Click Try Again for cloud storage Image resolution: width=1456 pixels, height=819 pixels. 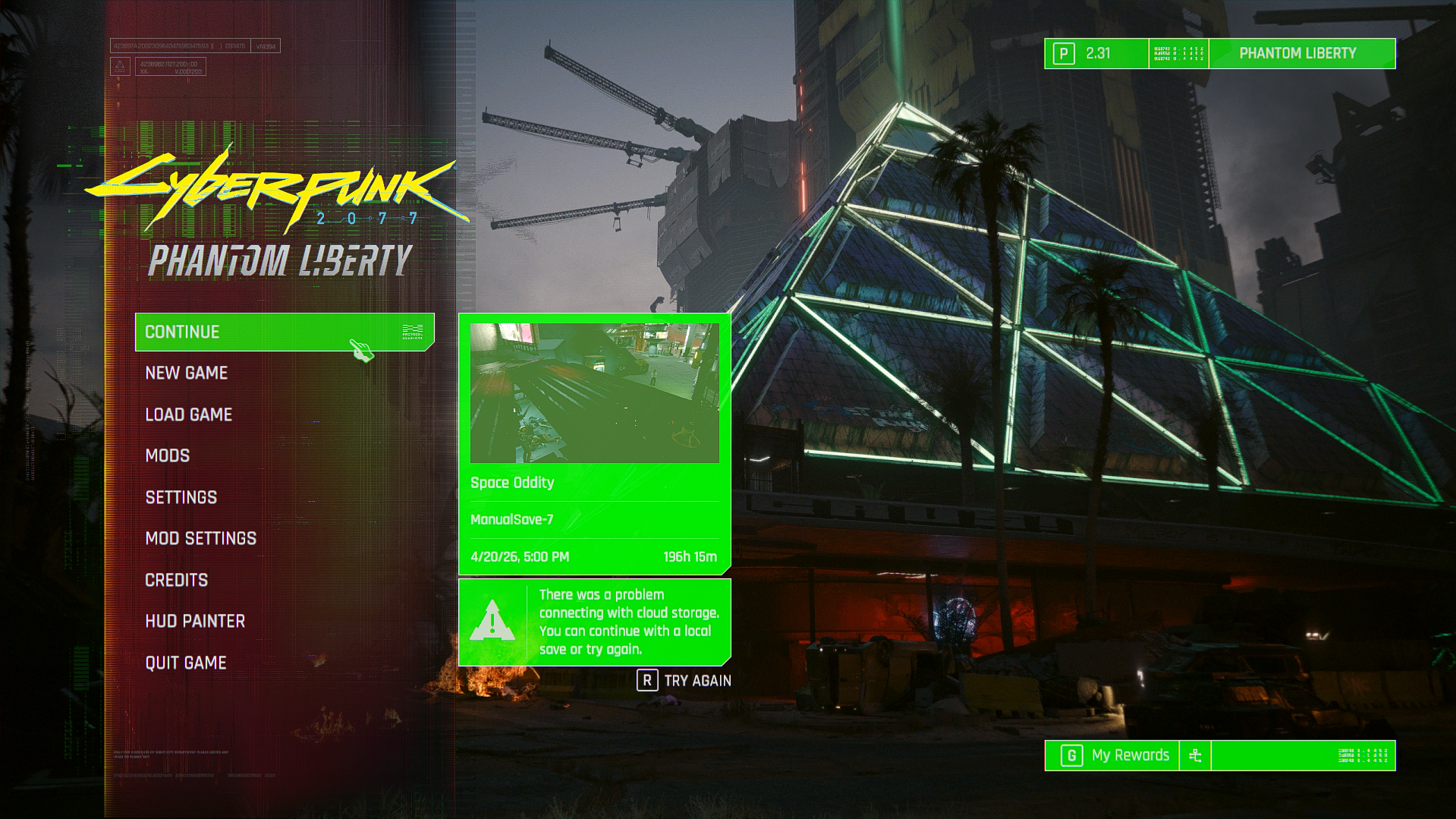684,681
